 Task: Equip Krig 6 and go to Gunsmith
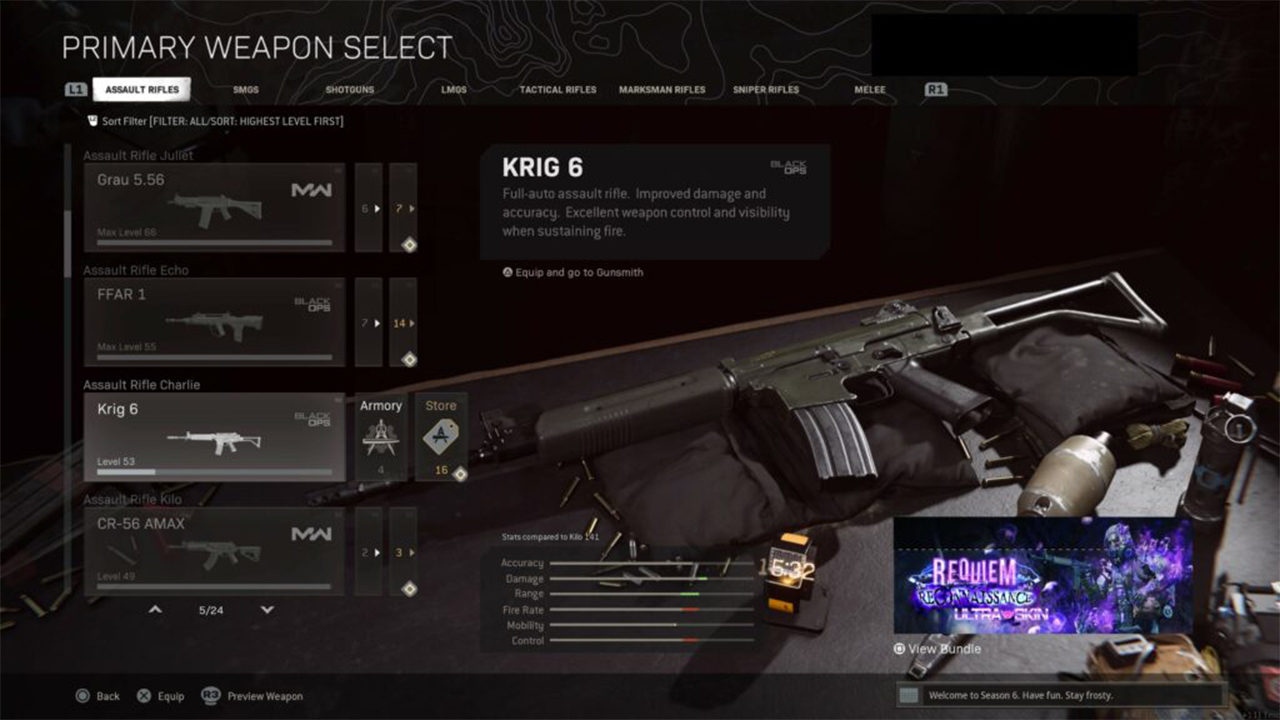click(573, 272)
